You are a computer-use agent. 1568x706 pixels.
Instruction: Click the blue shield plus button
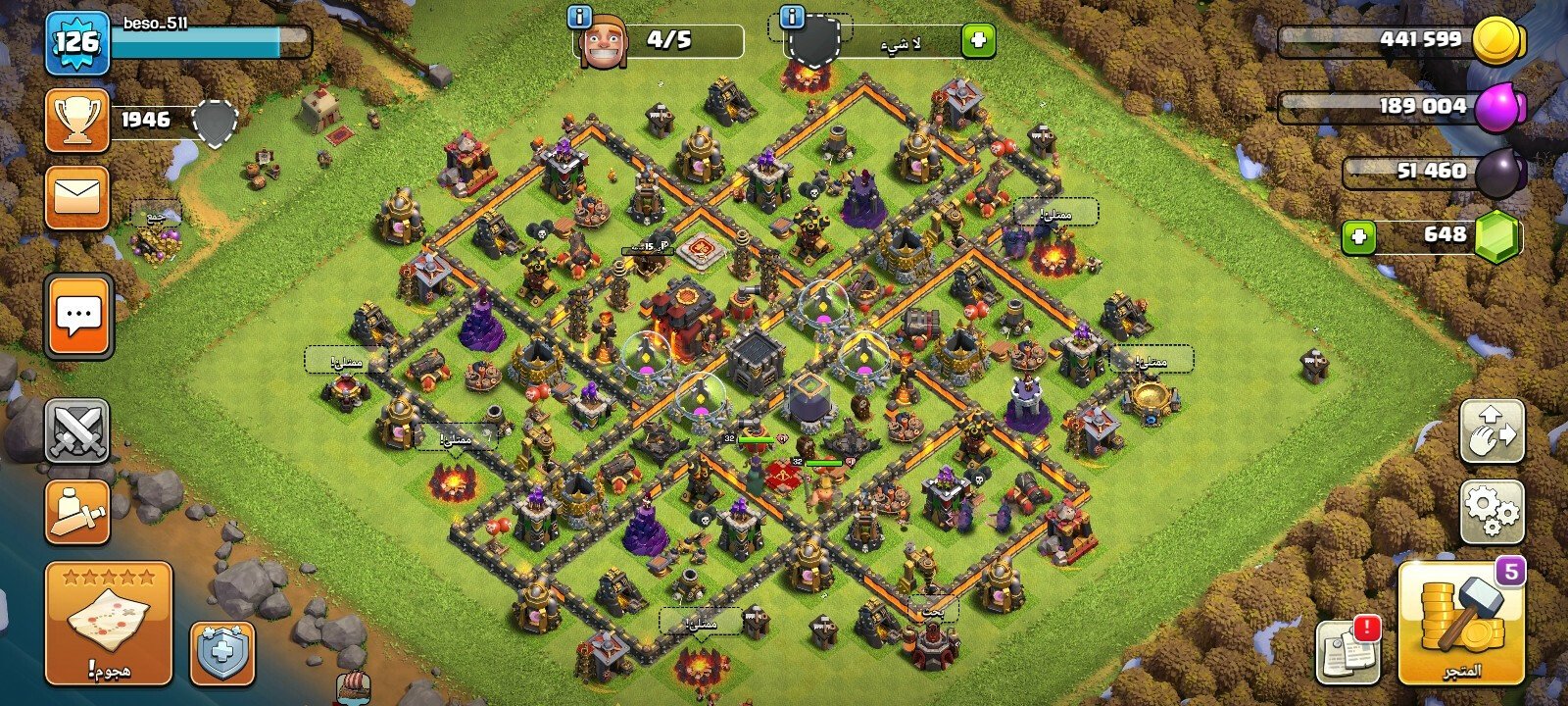click(x=221, y=652)
